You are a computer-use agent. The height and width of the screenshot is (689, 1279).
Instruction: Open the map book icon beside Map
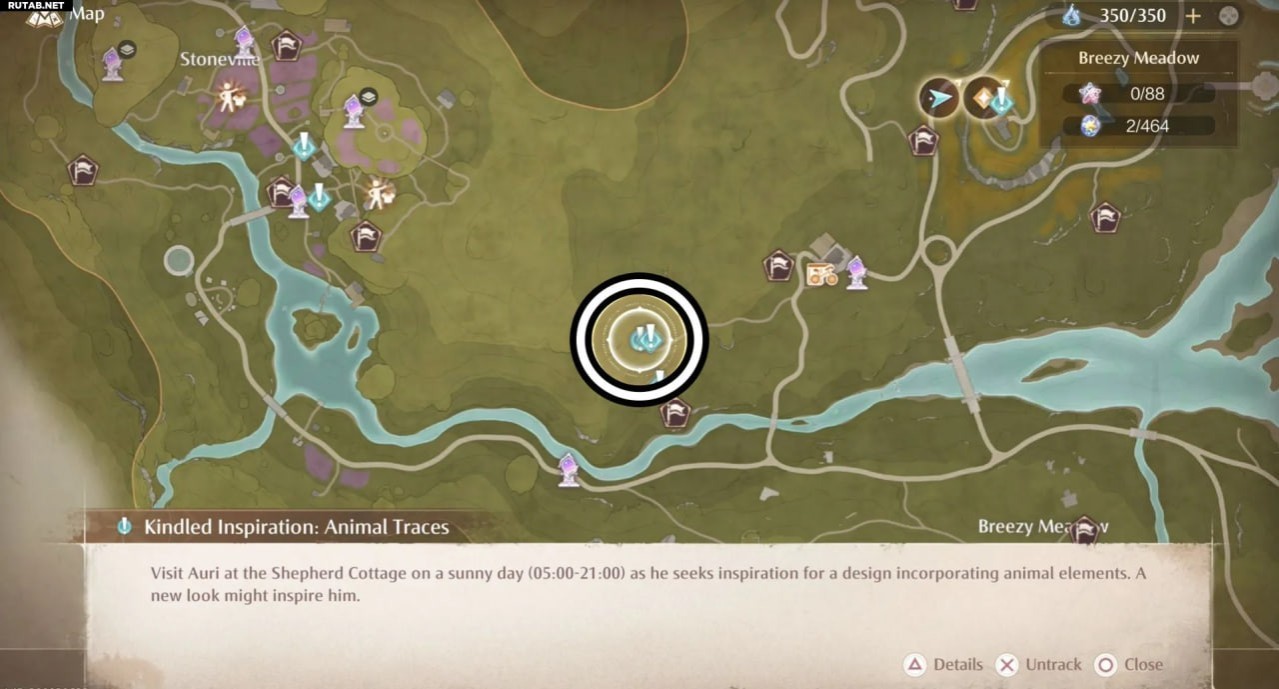(x=45, y=15)
